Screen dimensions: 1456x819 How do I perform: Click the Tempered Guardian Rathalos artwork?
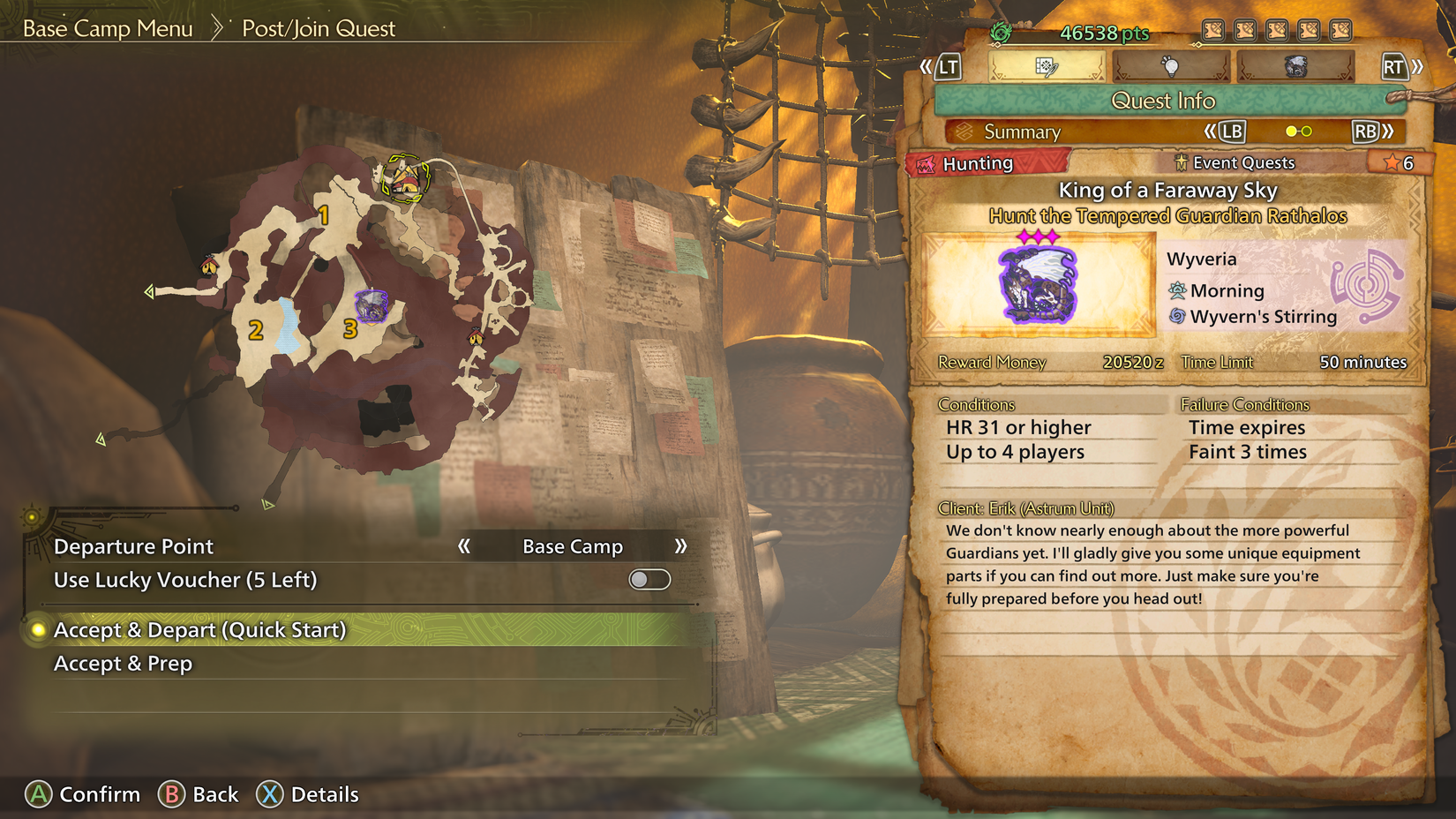tap(1038, 284)
